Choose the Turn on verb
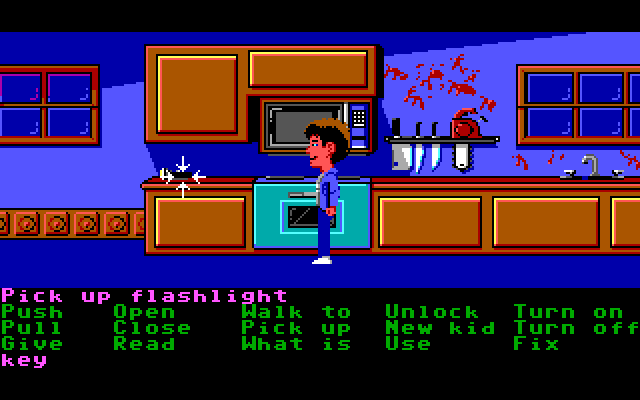 [x=568, y=312]
